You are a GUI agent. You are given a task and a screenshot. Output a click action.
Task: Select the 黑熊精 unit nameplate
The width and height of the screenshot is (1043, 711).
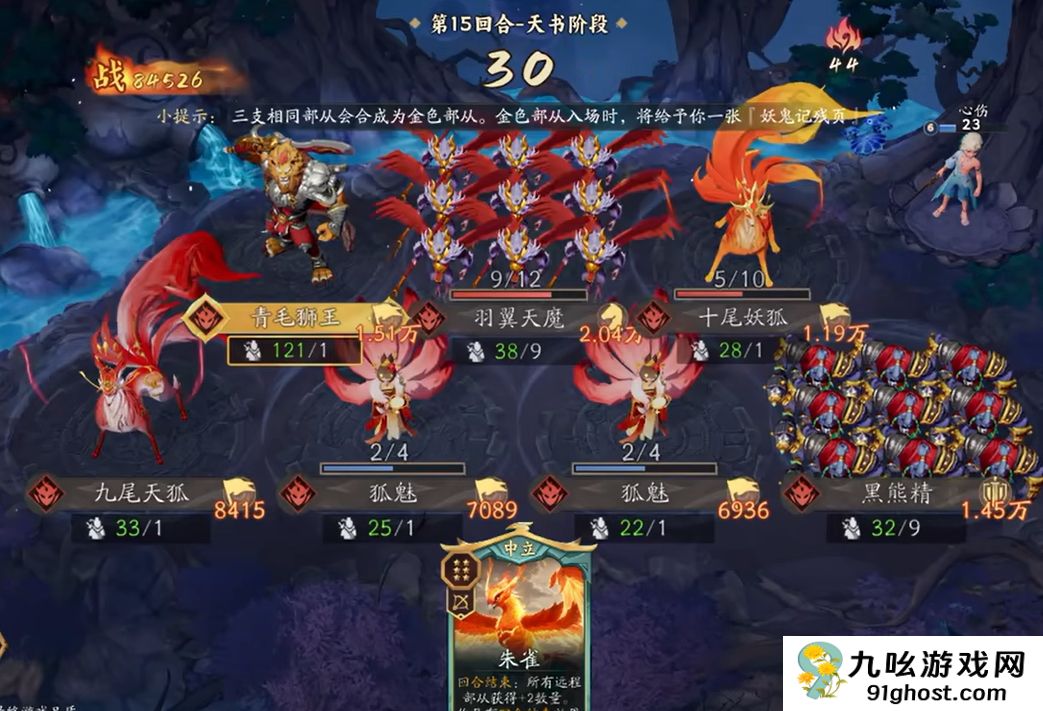click(x=896, y=493)
